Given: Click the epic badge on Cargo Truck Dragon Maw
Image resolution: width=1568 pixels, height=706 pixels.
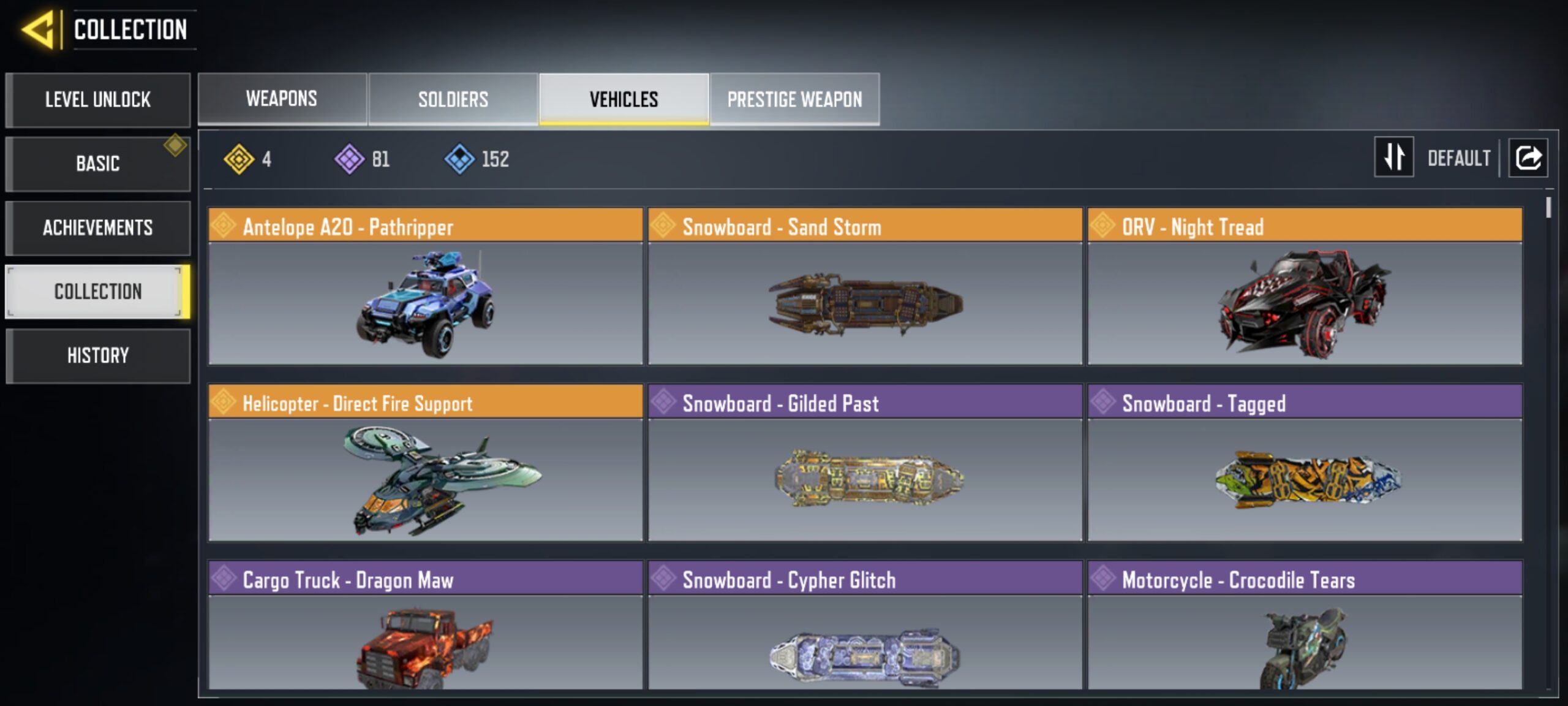Looking at the screenshot, I should tap(224, 580).
